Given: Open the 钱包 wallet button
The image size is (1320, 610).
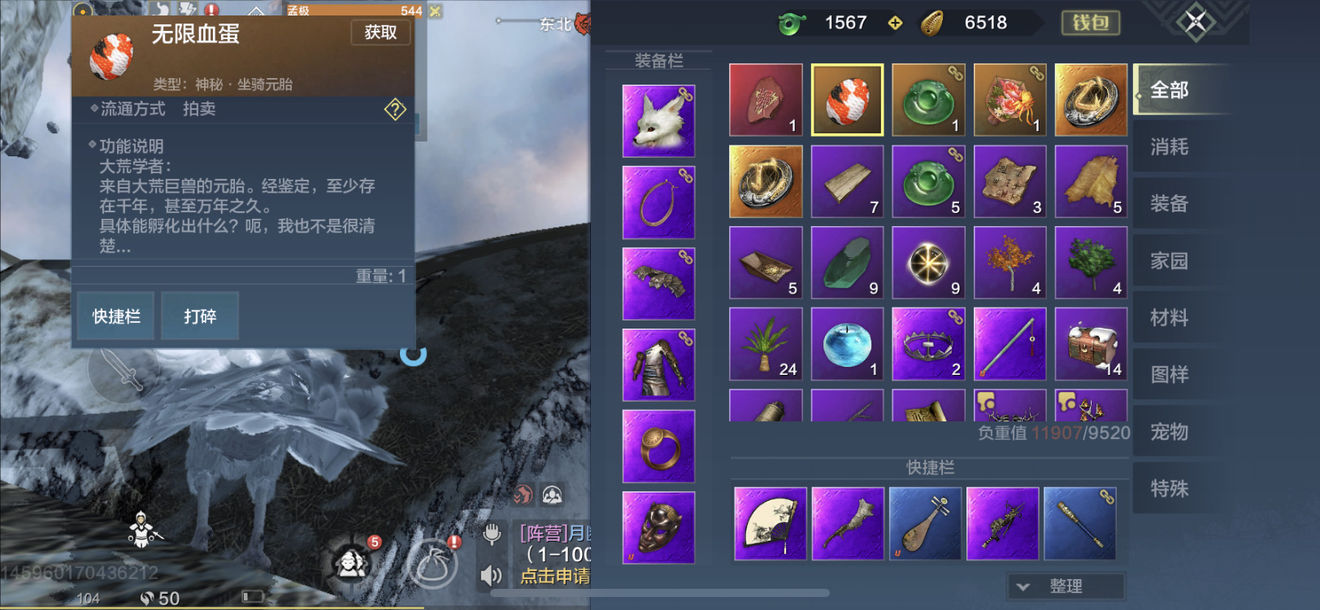Looking at the screenshot, I should tap(1089, 22).
